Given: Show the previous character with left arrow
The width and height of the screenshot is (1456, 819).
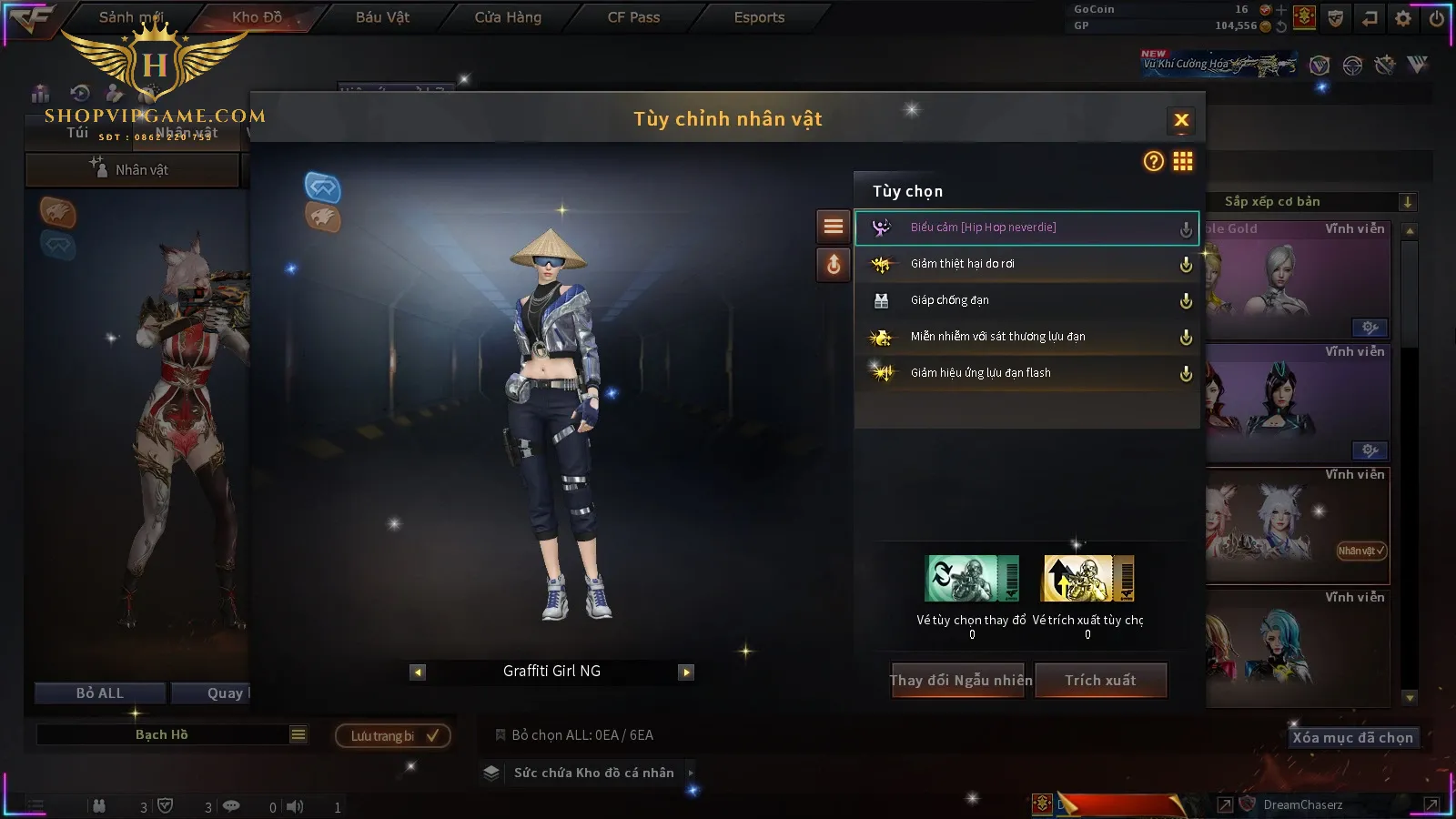Looking at the screenshot, I should pos(418,672).
